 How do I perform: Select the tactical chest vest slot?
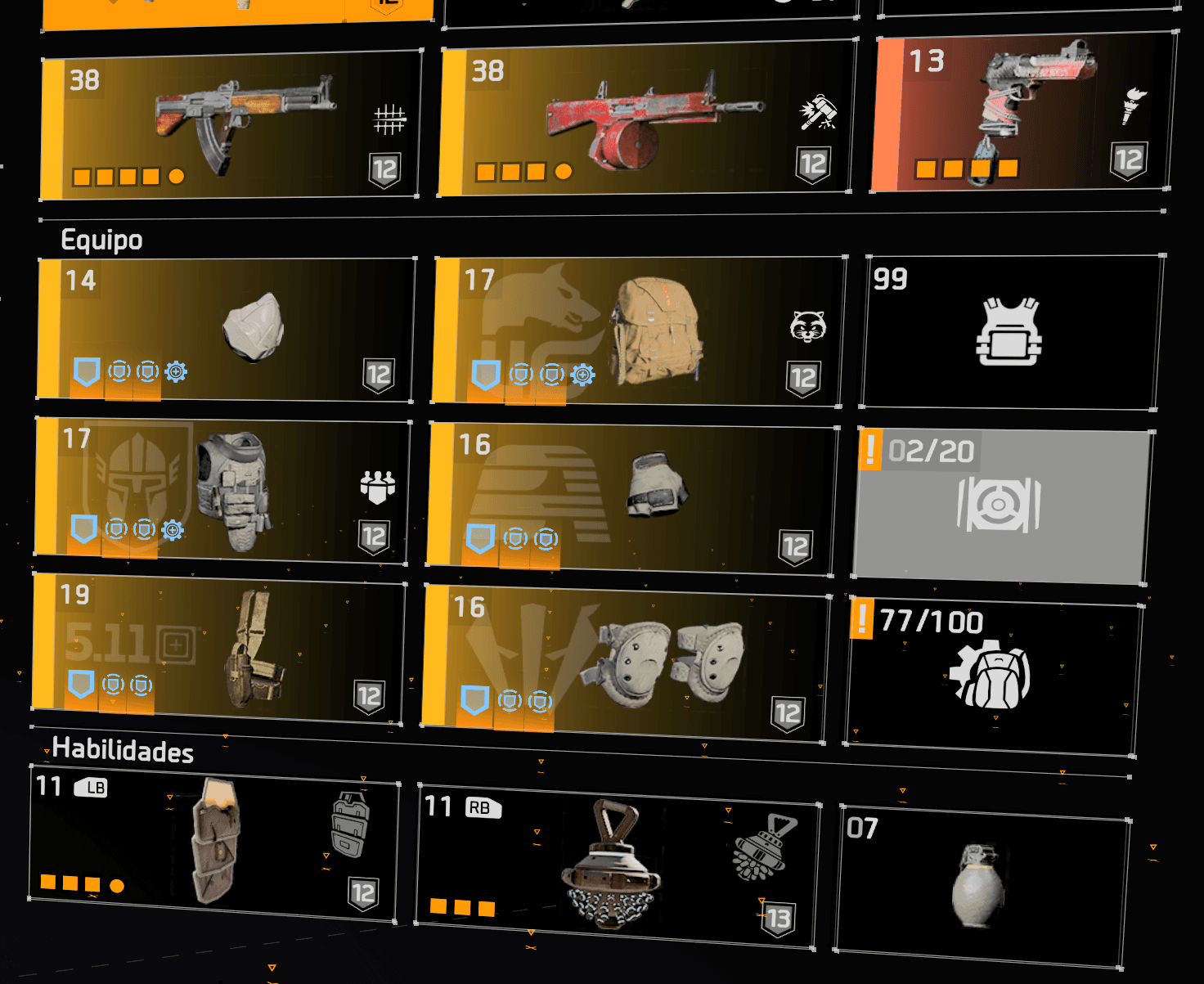coord(222,492)
